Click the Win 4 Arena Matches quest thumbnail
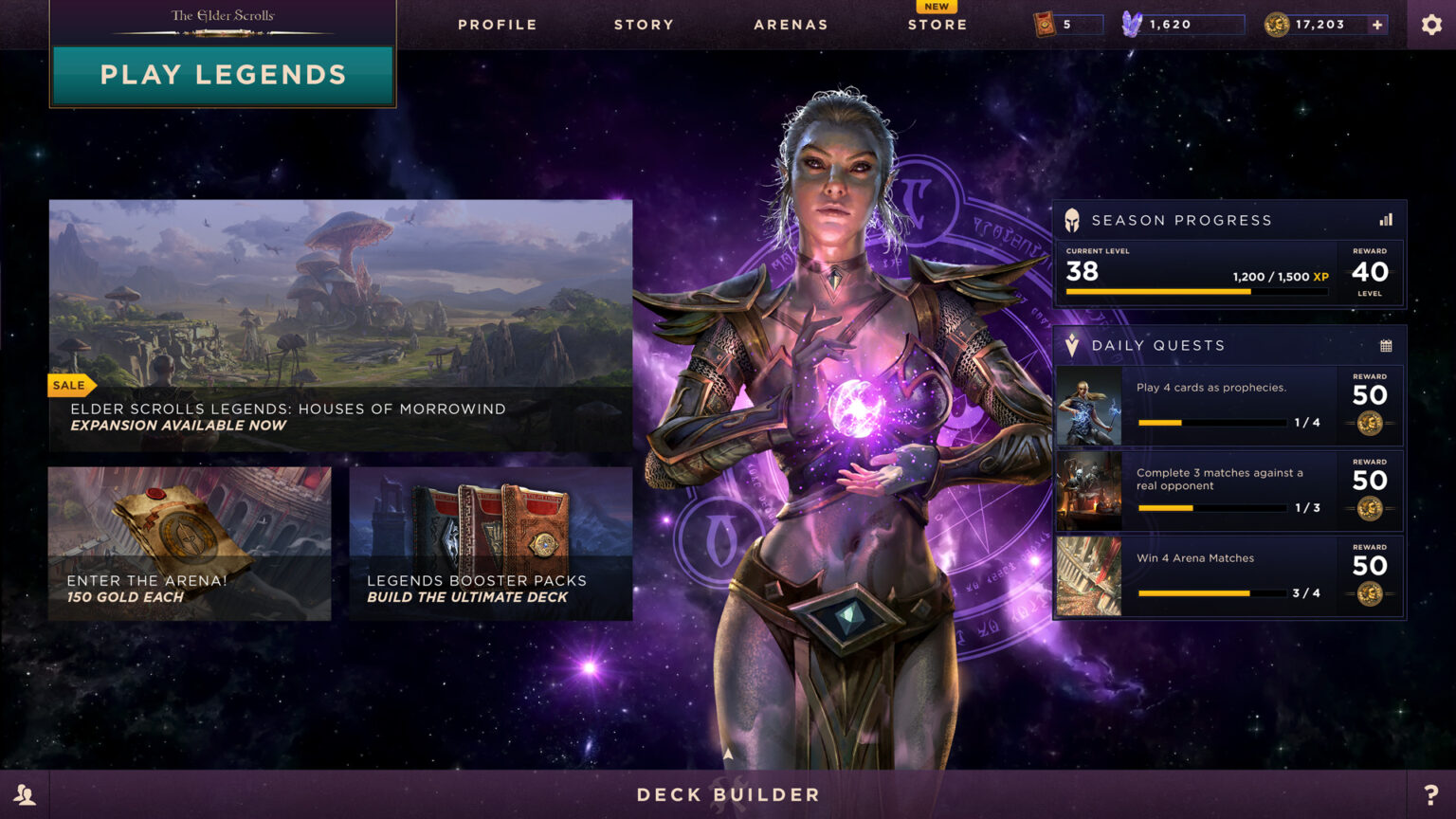The height and width of the screenshot is (819, 1456). [x=1088, y=575]
